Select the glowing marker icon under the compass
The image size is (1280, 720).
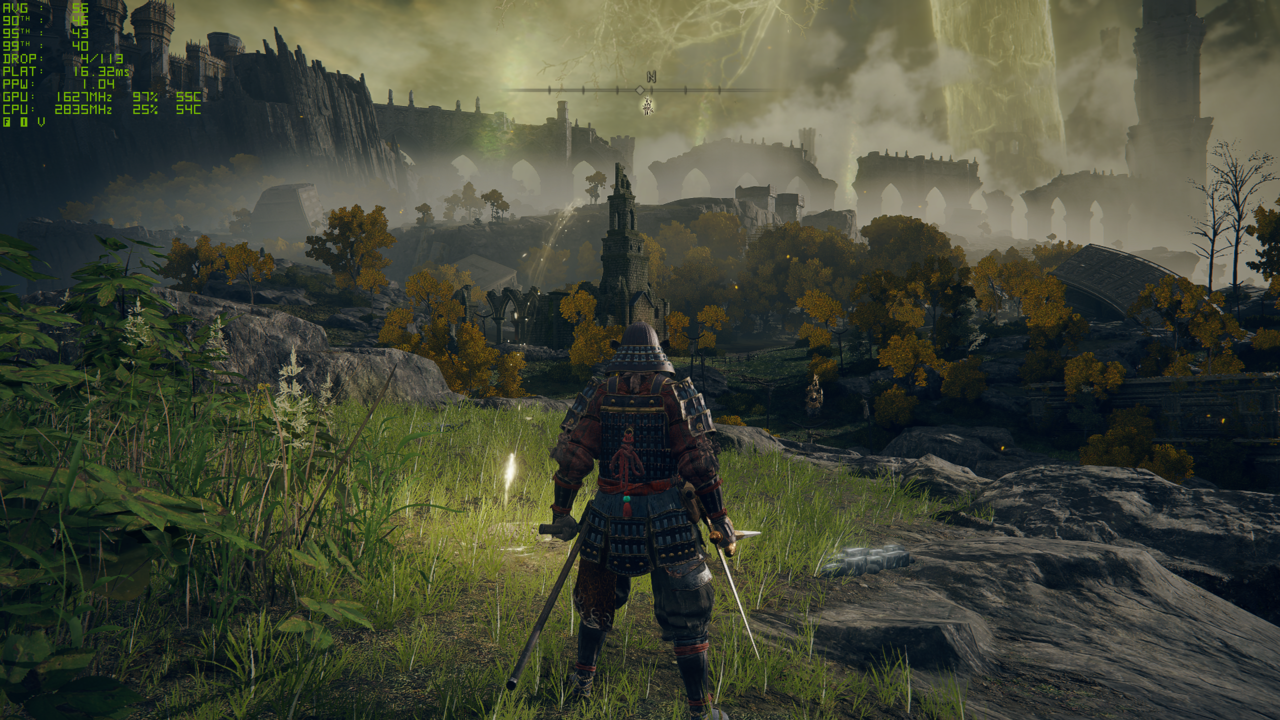(x=648, y=105)
